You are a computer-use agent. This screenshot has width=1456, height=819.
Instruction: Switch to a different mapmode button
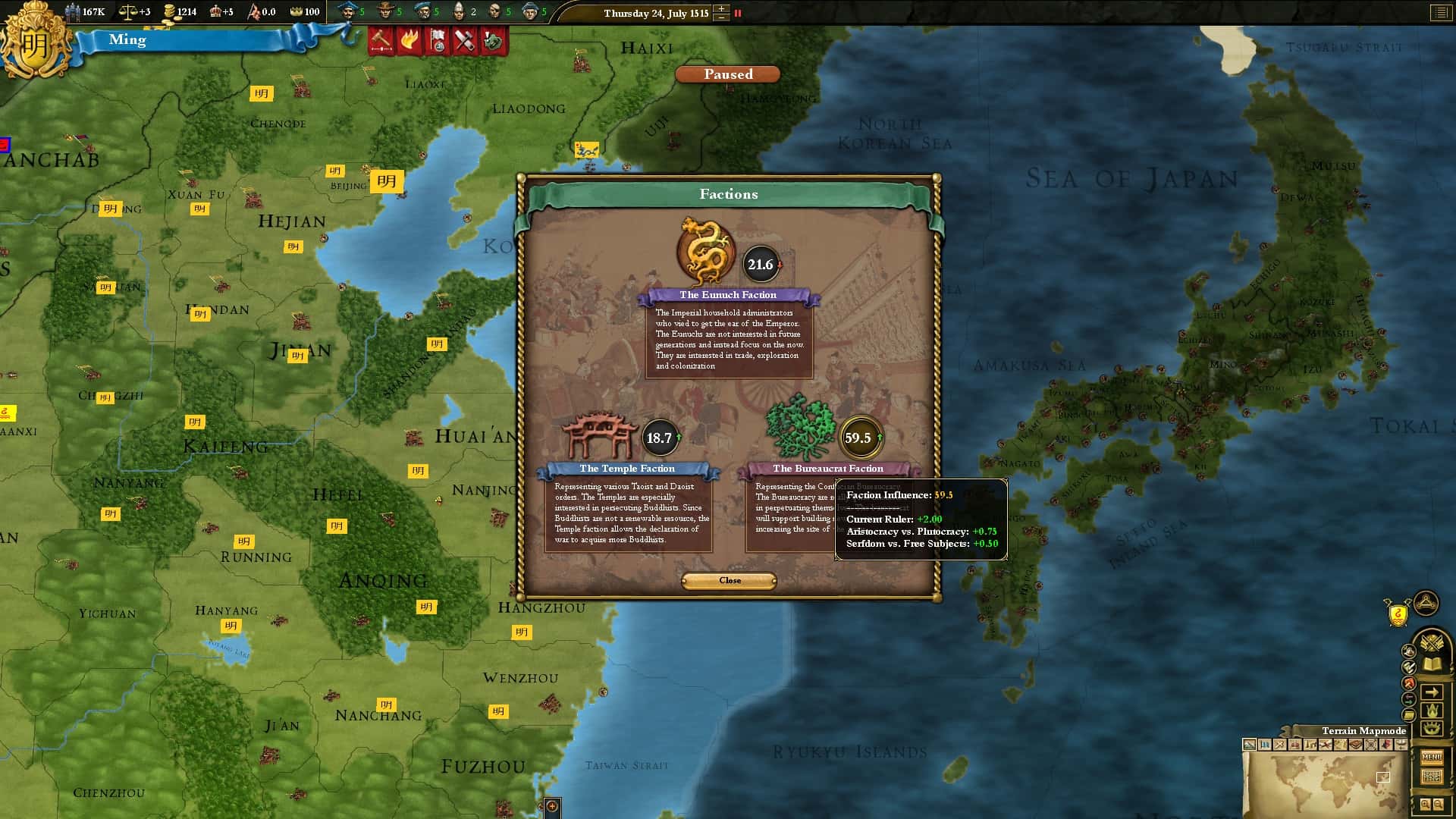[1265, 745]
